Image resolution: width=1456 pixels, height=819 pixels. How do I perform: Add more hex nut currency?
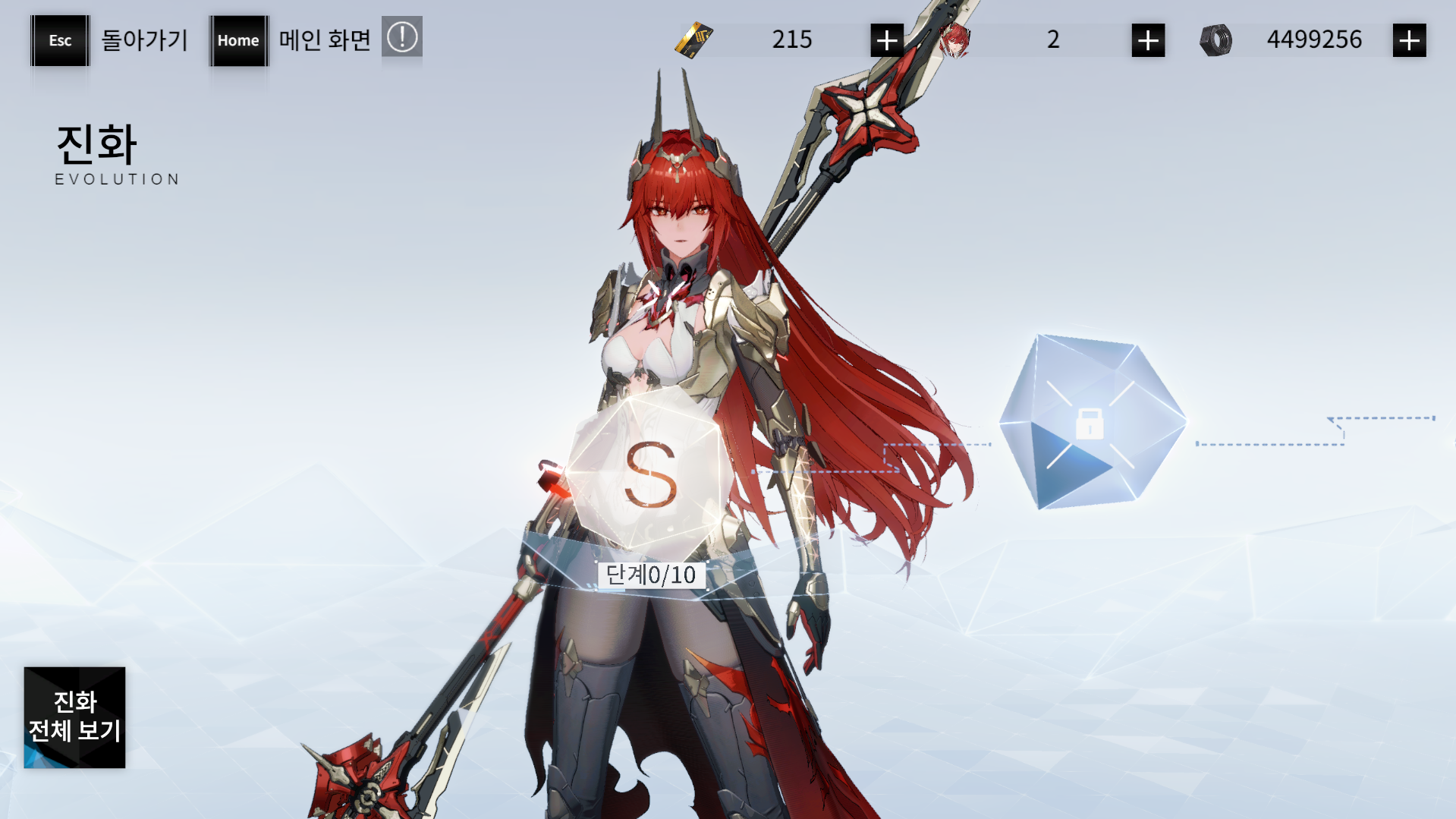click(1409, 40)
